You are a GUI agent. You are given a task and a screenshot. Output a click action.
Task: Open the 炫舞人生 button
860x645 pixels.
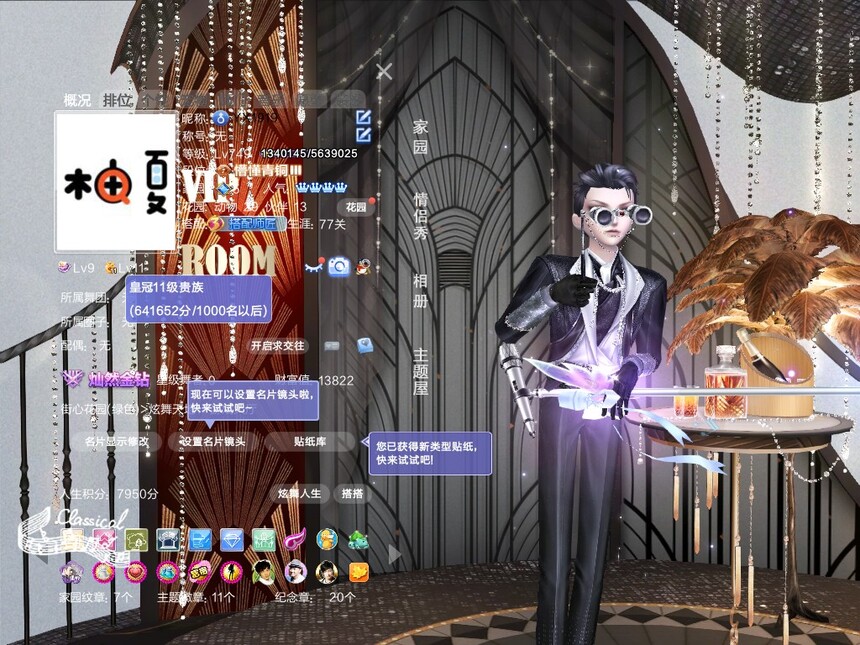coord(300,494)
